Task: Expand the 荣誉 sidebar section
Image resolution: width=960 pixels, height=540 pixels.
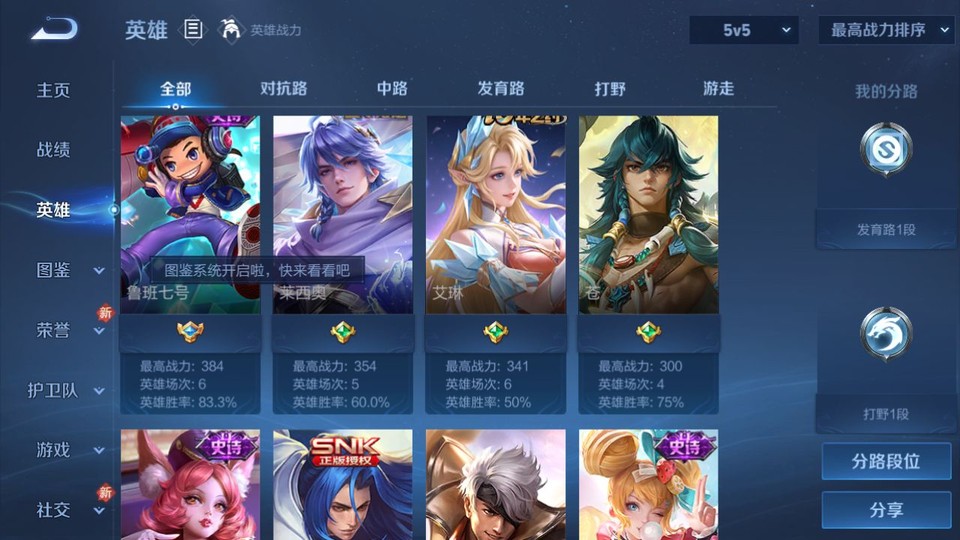Action: click(x=68, y=330)
